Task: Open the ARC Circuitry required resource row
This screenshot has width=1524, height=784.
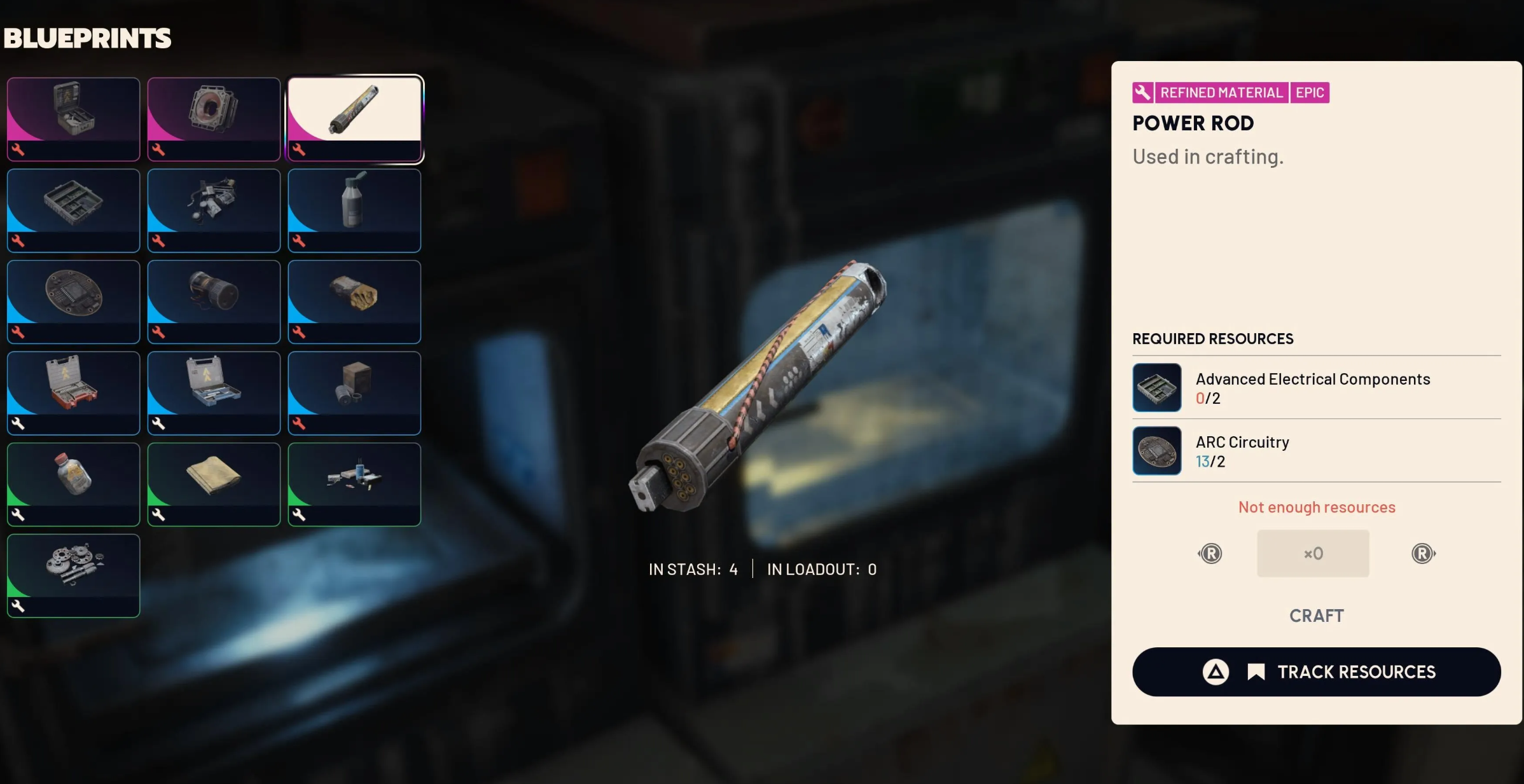Action: click(1316, 451)
